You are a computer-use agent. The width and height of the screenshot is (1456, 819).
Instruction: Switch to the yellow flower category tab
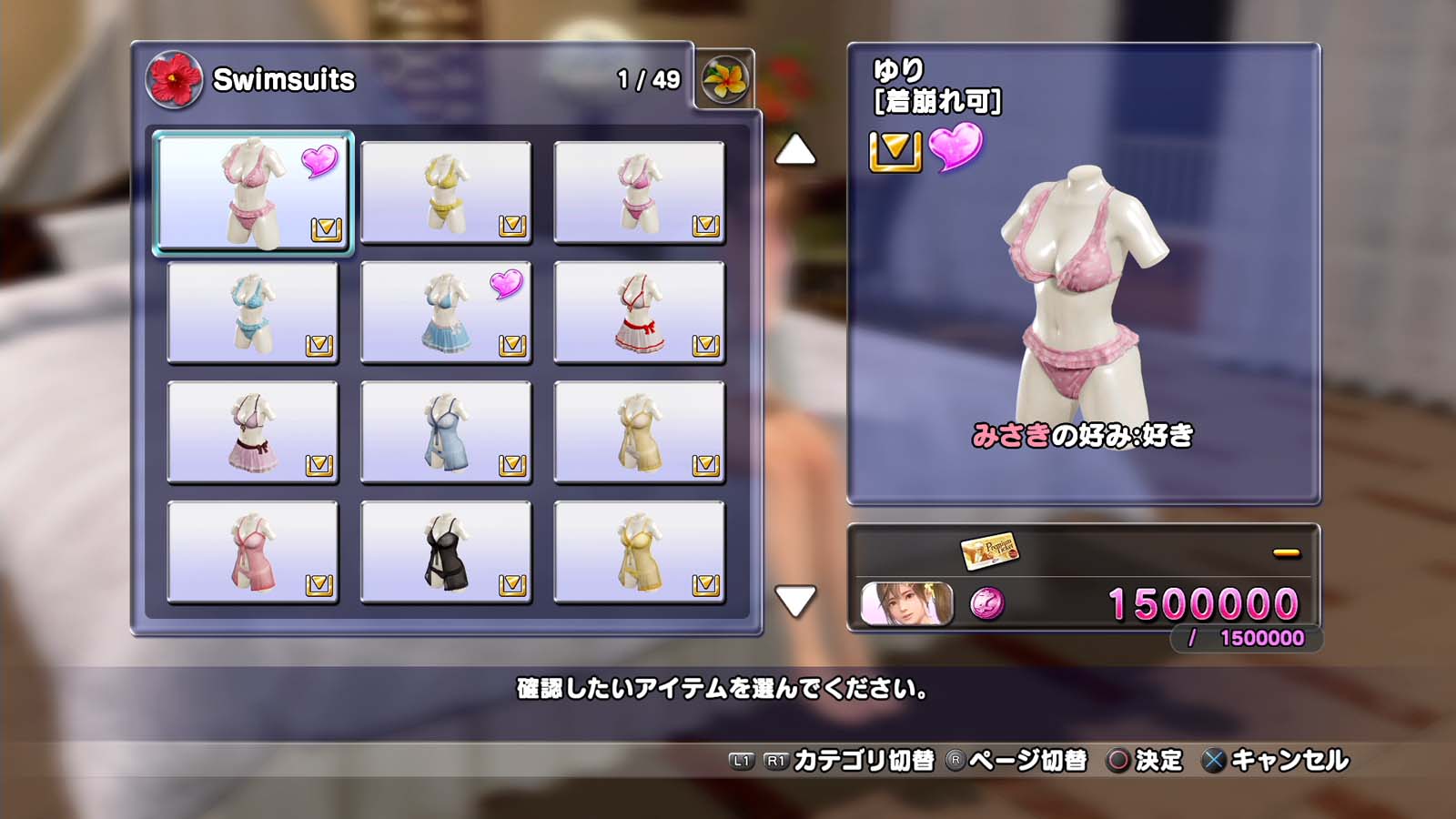(x=725, y=79)
